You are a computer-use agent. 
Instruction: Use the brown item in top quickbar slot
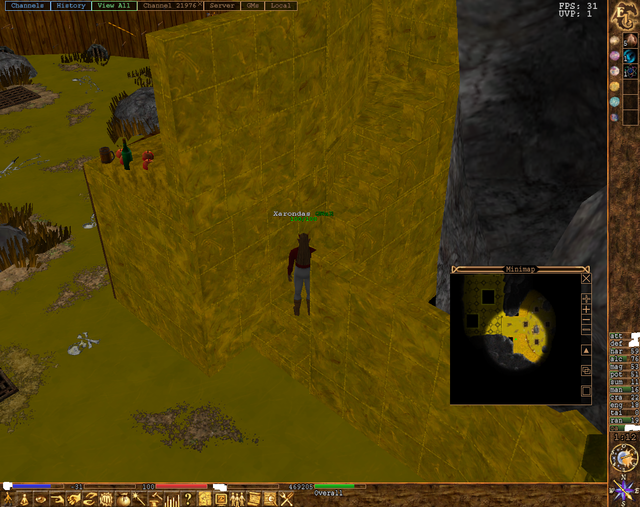pos(631,40)
